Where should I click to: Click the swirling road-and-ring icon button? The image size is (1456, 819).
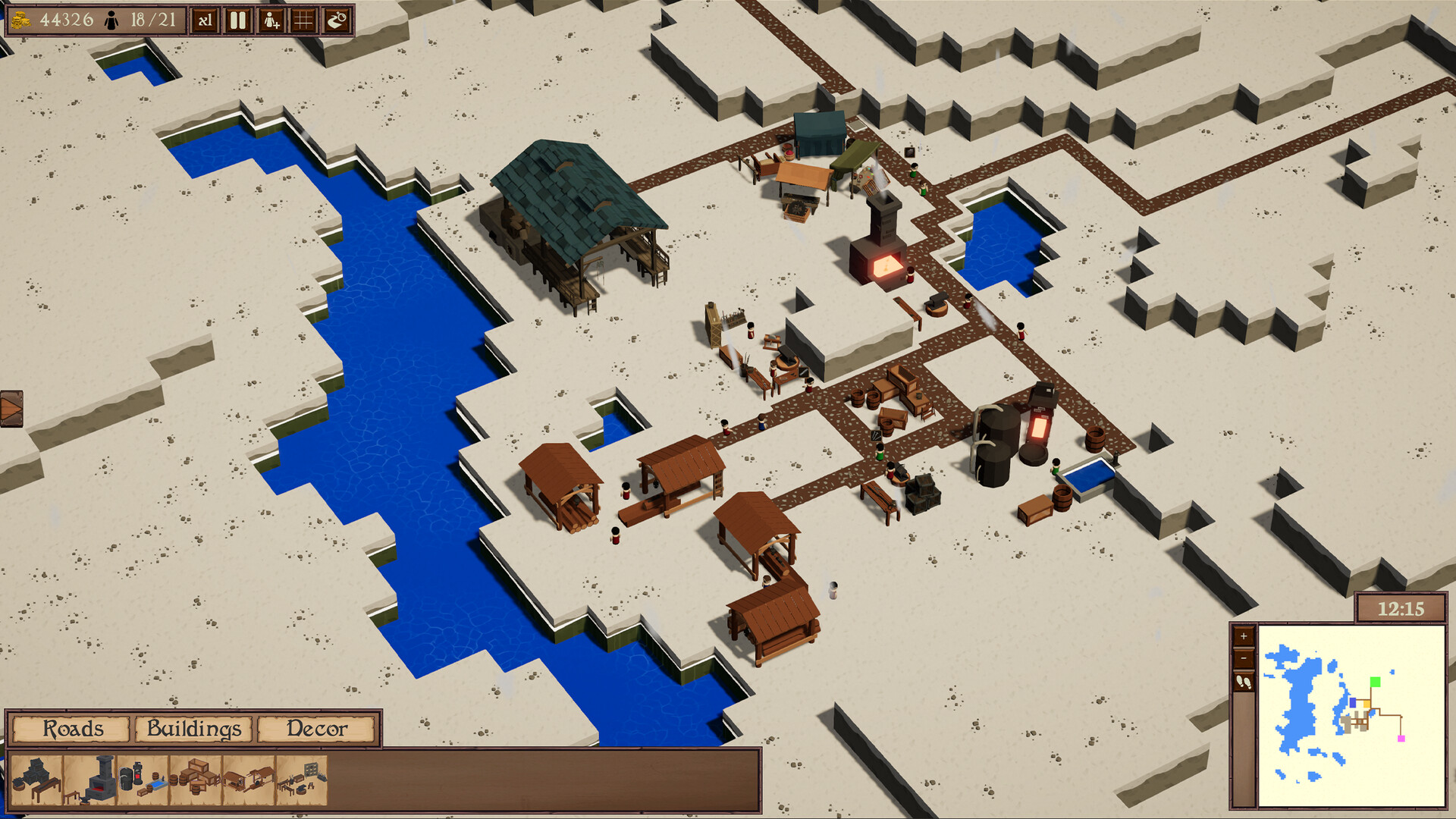coord(337,20)
